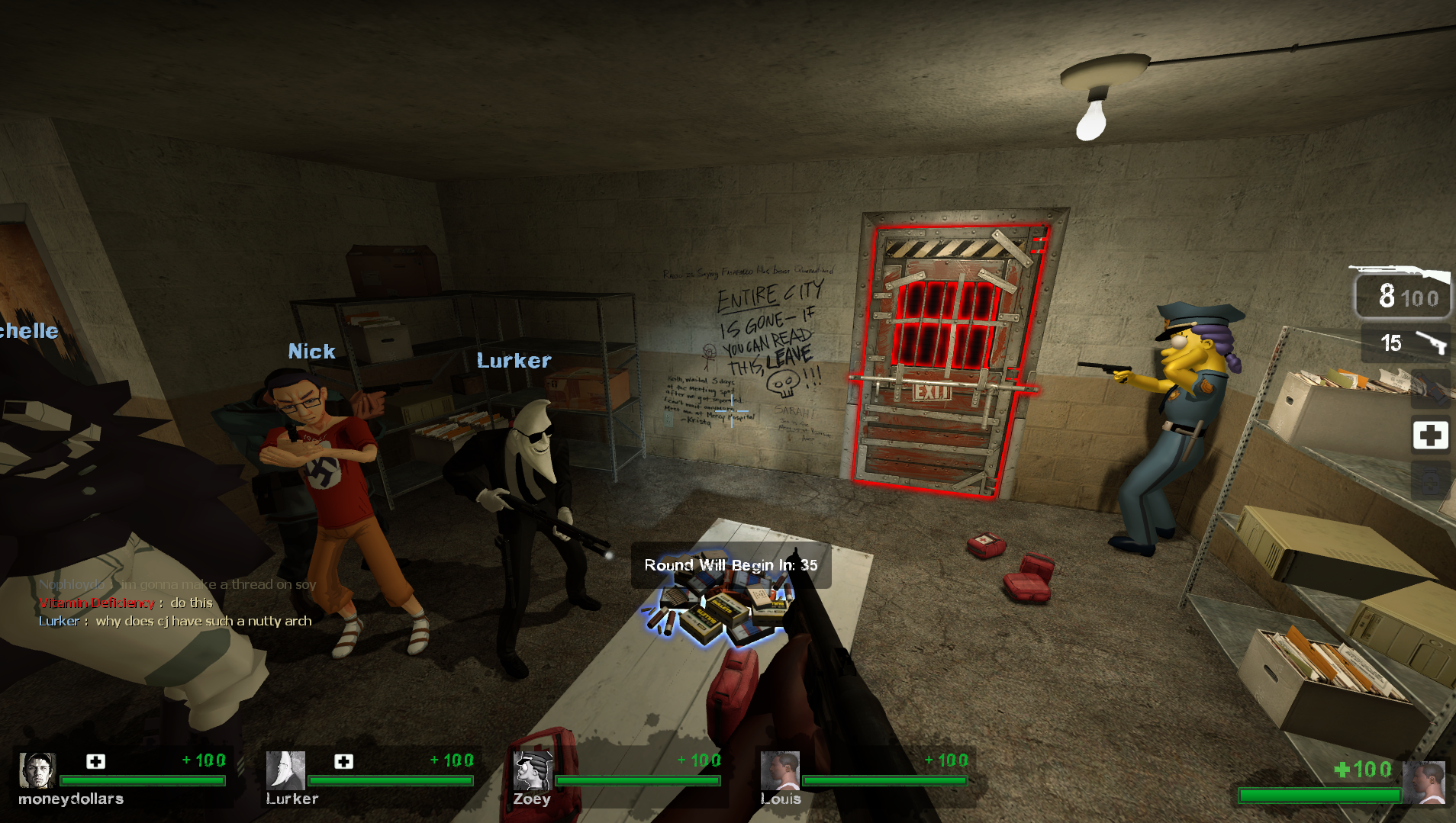Click Lurker's chat message about cj
This screenshot has width=1456, height=823.
pyautogui.click(x=176, y=621)
